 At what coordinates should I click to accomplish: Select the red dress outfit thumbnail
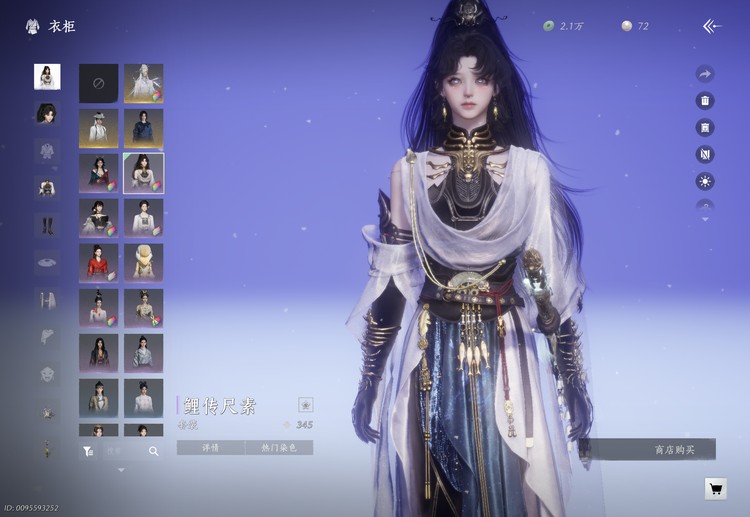coord(99,262)
